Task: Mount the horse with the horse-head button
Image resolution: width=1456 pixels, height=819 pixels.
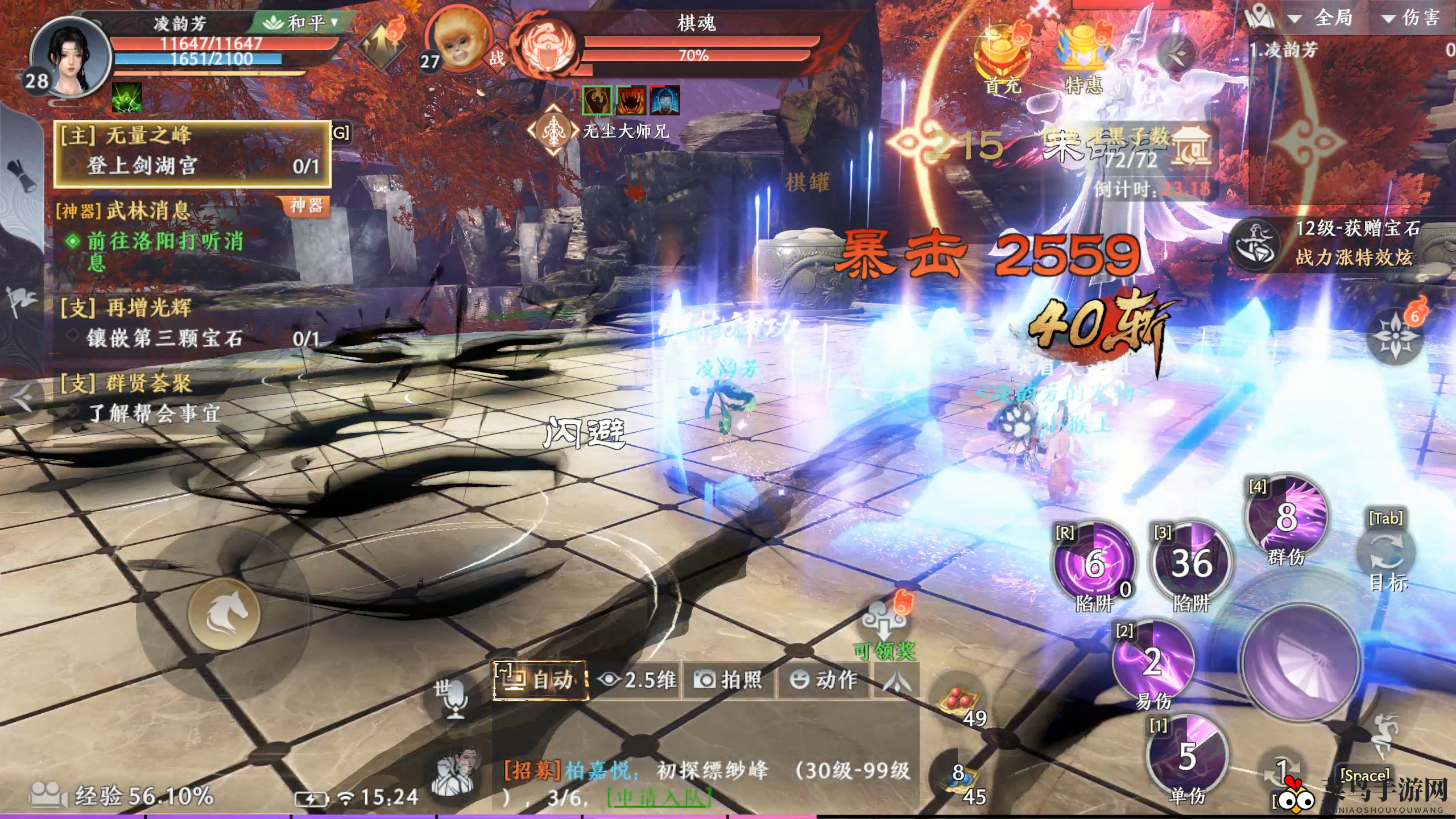Action: 224,614
